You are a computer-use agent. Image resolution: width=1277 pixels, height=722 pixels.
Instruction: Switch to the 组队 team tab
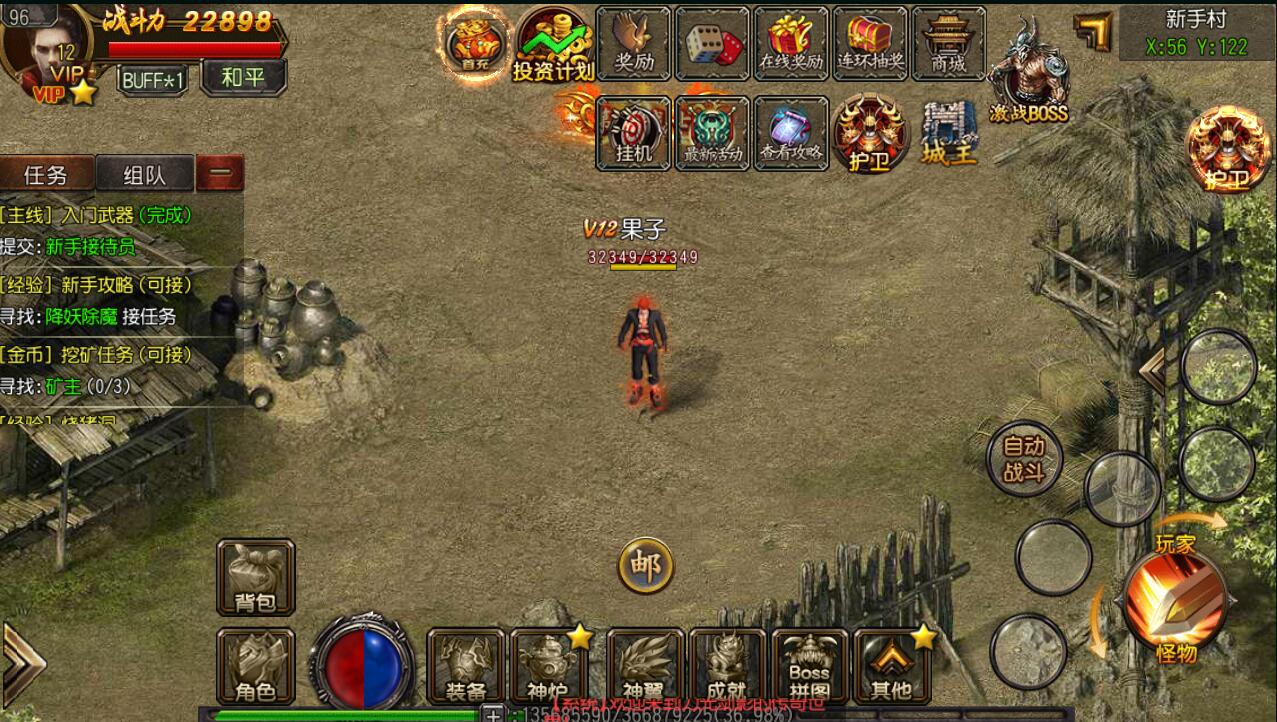tap(144, 175)
